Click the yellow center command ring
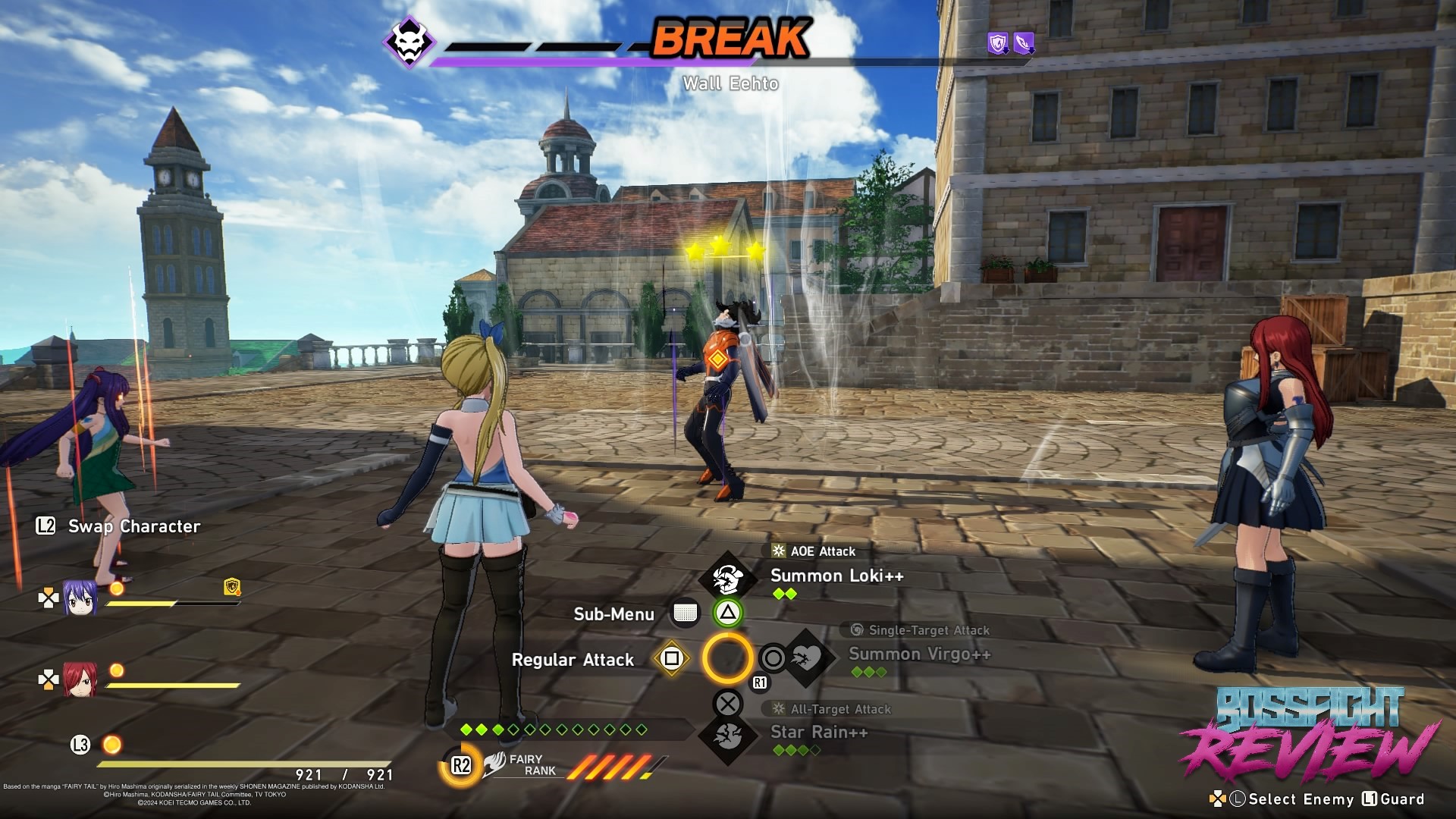 tap(727, 658)
